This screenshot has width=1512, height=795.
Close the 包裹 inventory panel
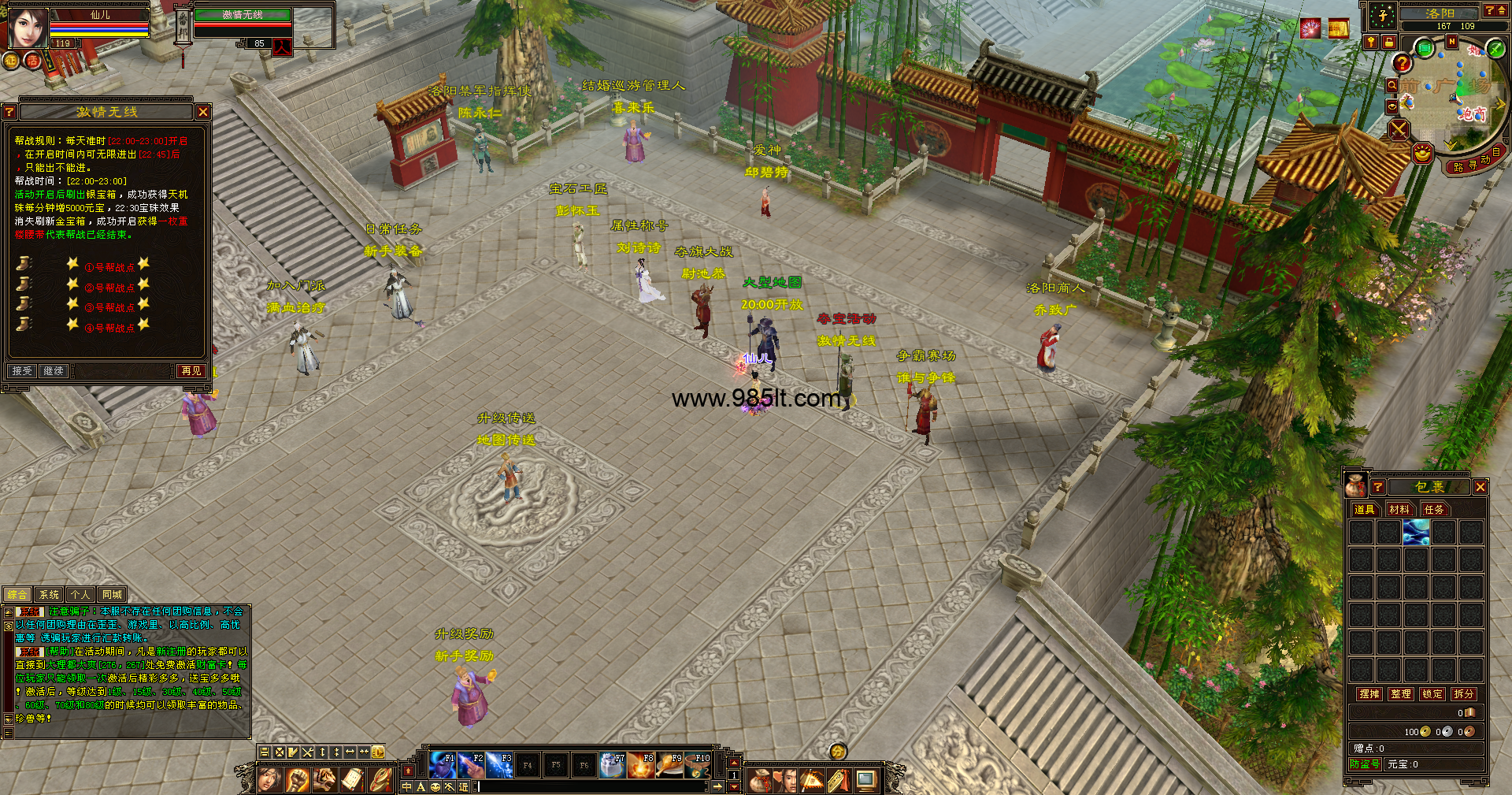click(x=1480, y=487)
